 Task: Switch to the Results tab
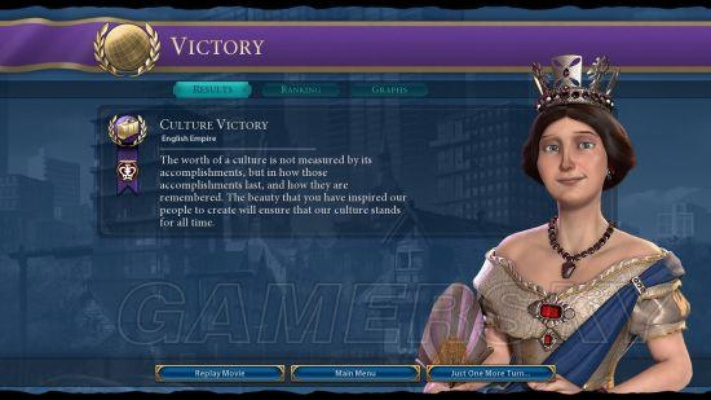212,90
